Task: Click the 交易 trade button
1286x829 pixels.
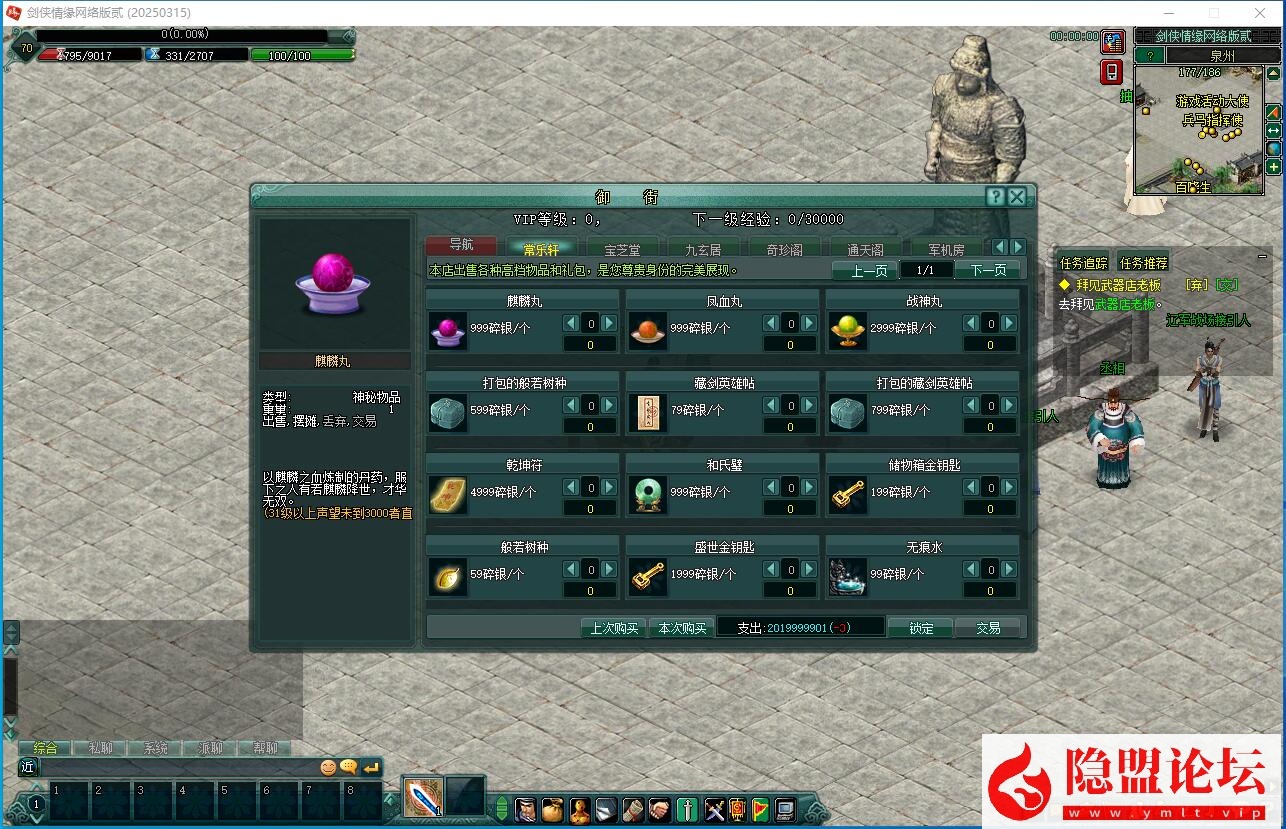Action: (989, 628)
